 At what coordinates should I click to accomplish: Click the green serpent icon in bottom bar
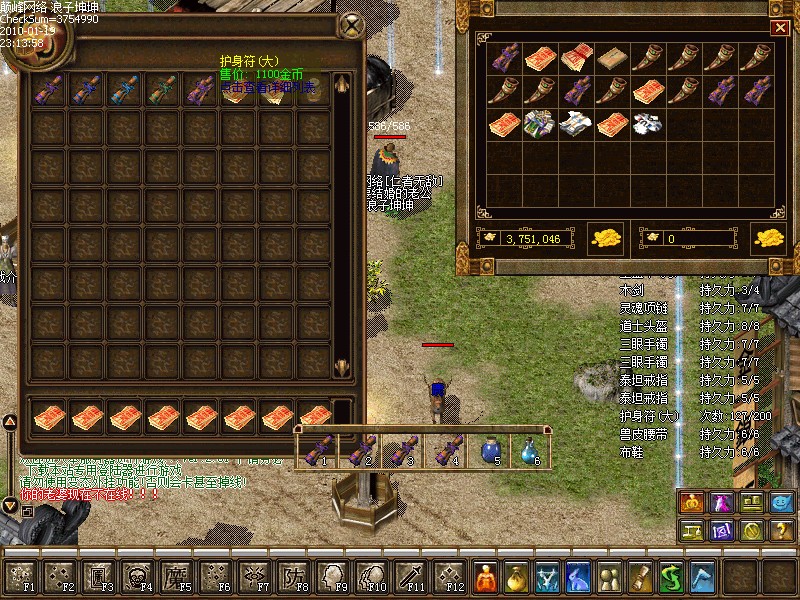(x=672, y=577)
